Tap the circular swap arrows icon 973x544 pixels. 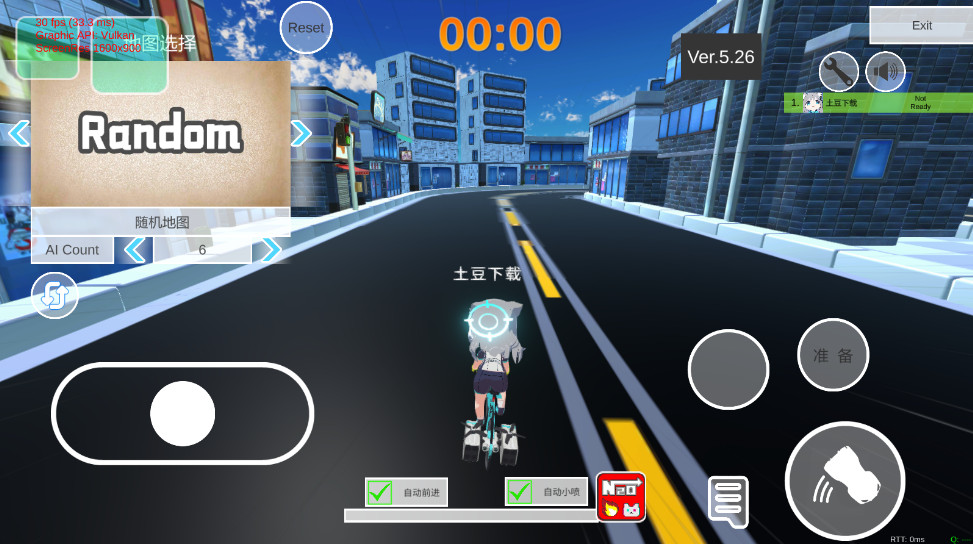tap(55, 296)
